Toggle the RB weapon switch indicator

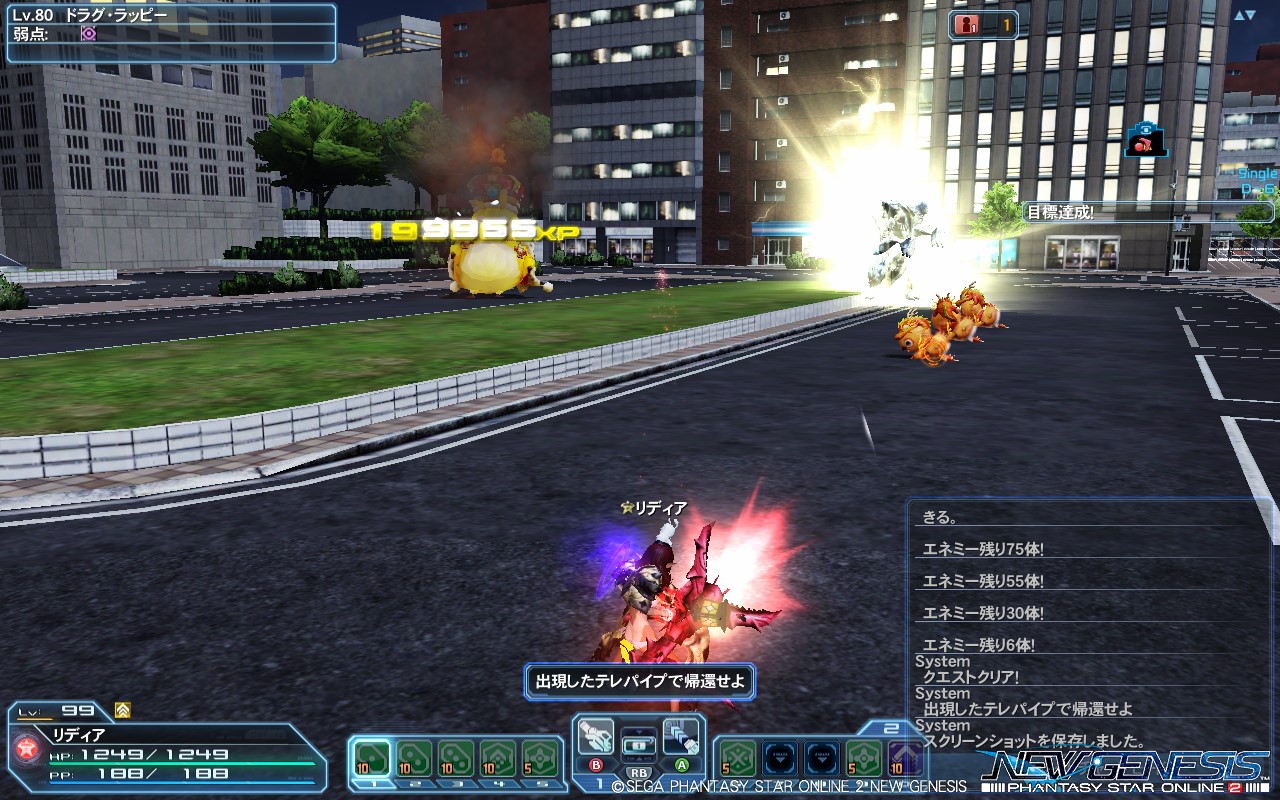tap(638, 771)
